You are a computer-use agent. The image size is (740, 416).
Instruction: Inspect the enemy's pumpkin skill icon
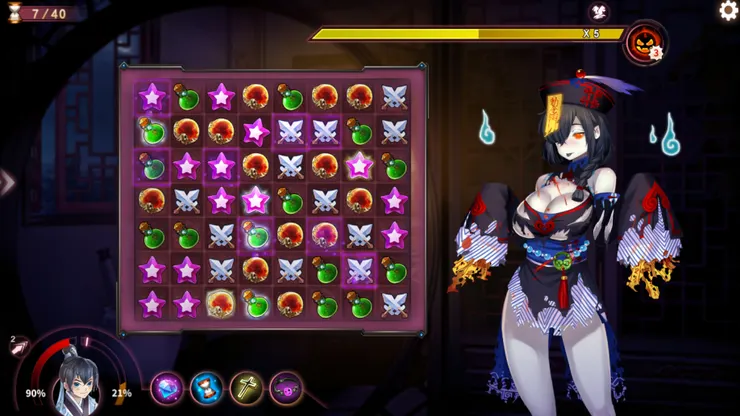[x=643, y=43]
